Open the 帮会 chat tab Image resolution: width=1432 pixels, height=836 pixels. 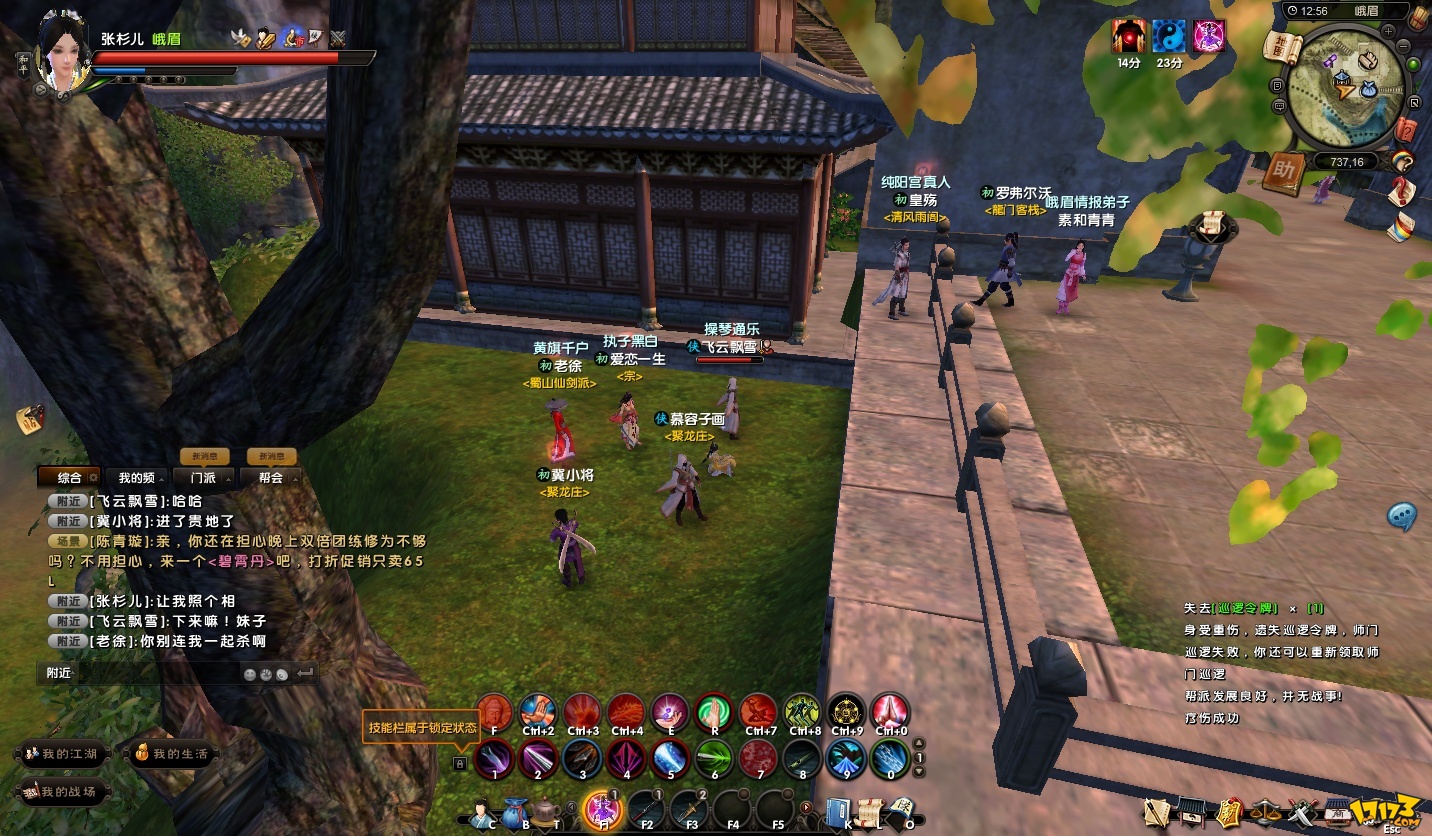click(x=270, y=478)
